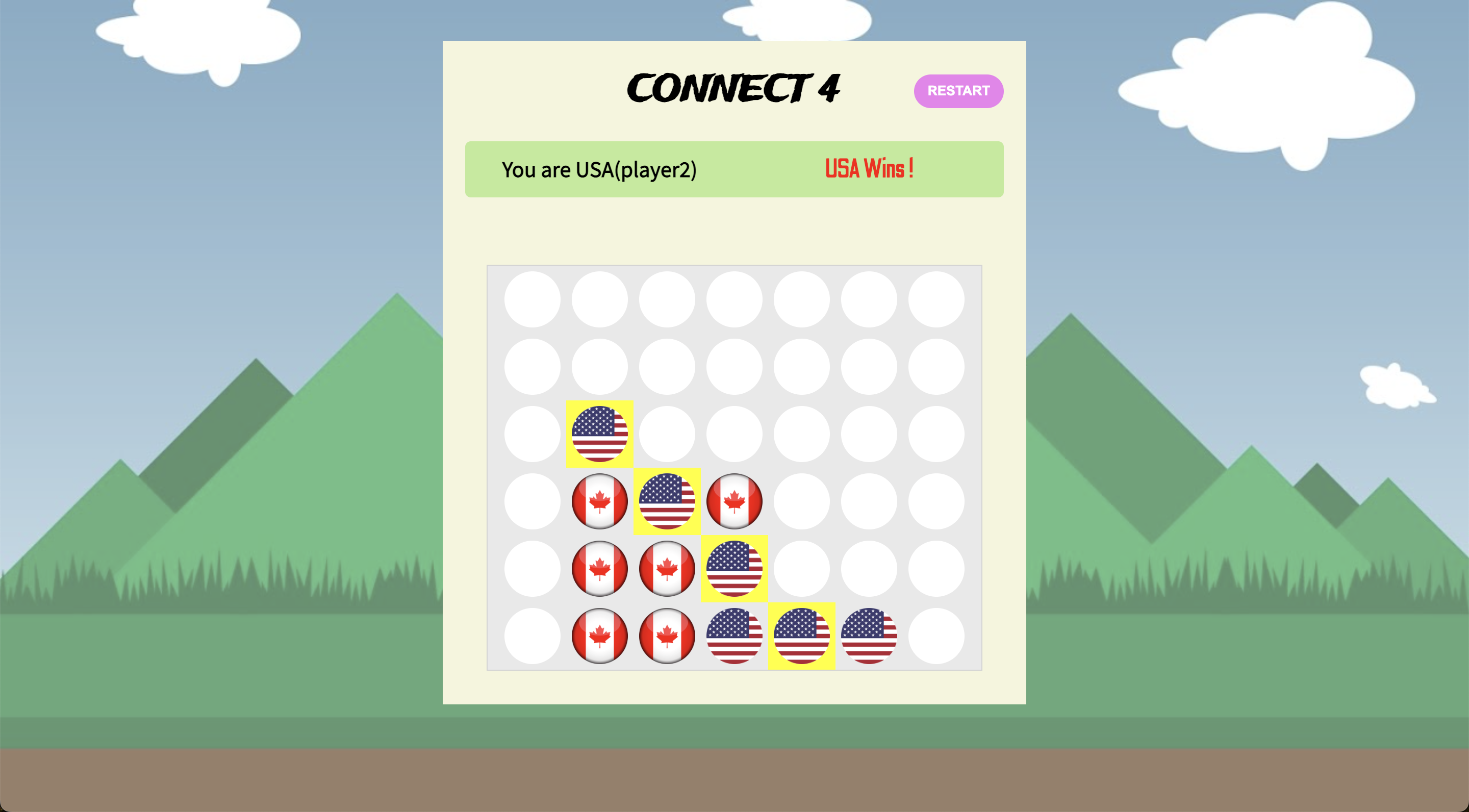Click the top-right empty cell of the board
Screen dimensions: 1469x812
click(x=937, y=298)
